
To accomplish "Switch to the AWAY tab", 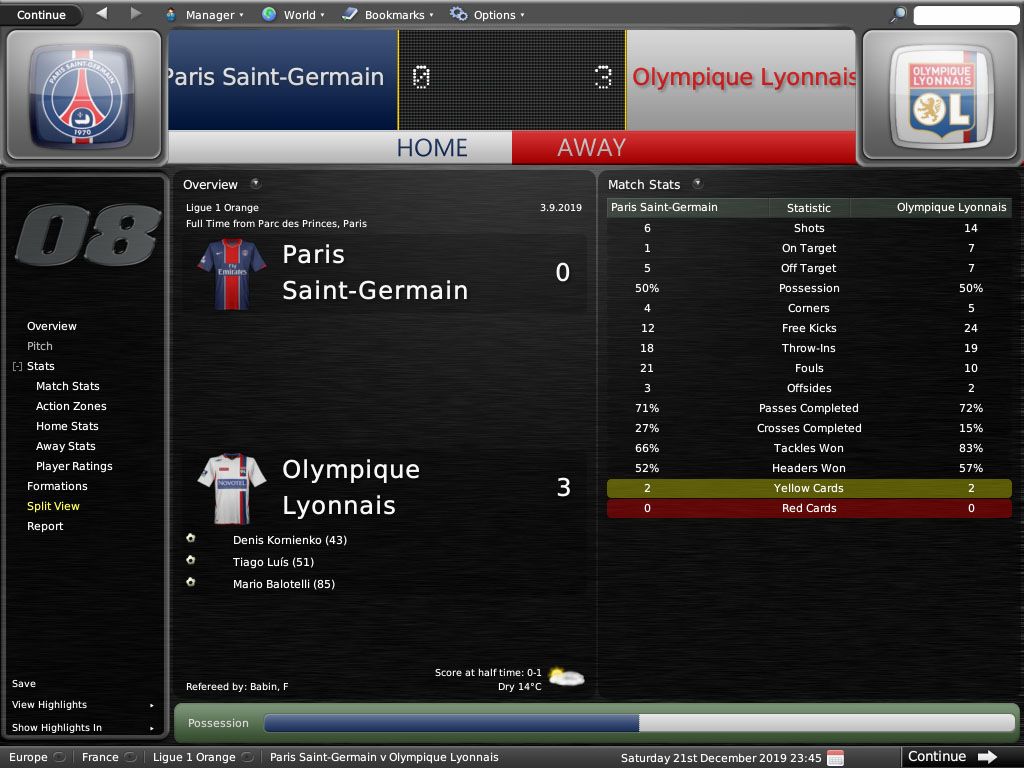I will coord(591,147).
